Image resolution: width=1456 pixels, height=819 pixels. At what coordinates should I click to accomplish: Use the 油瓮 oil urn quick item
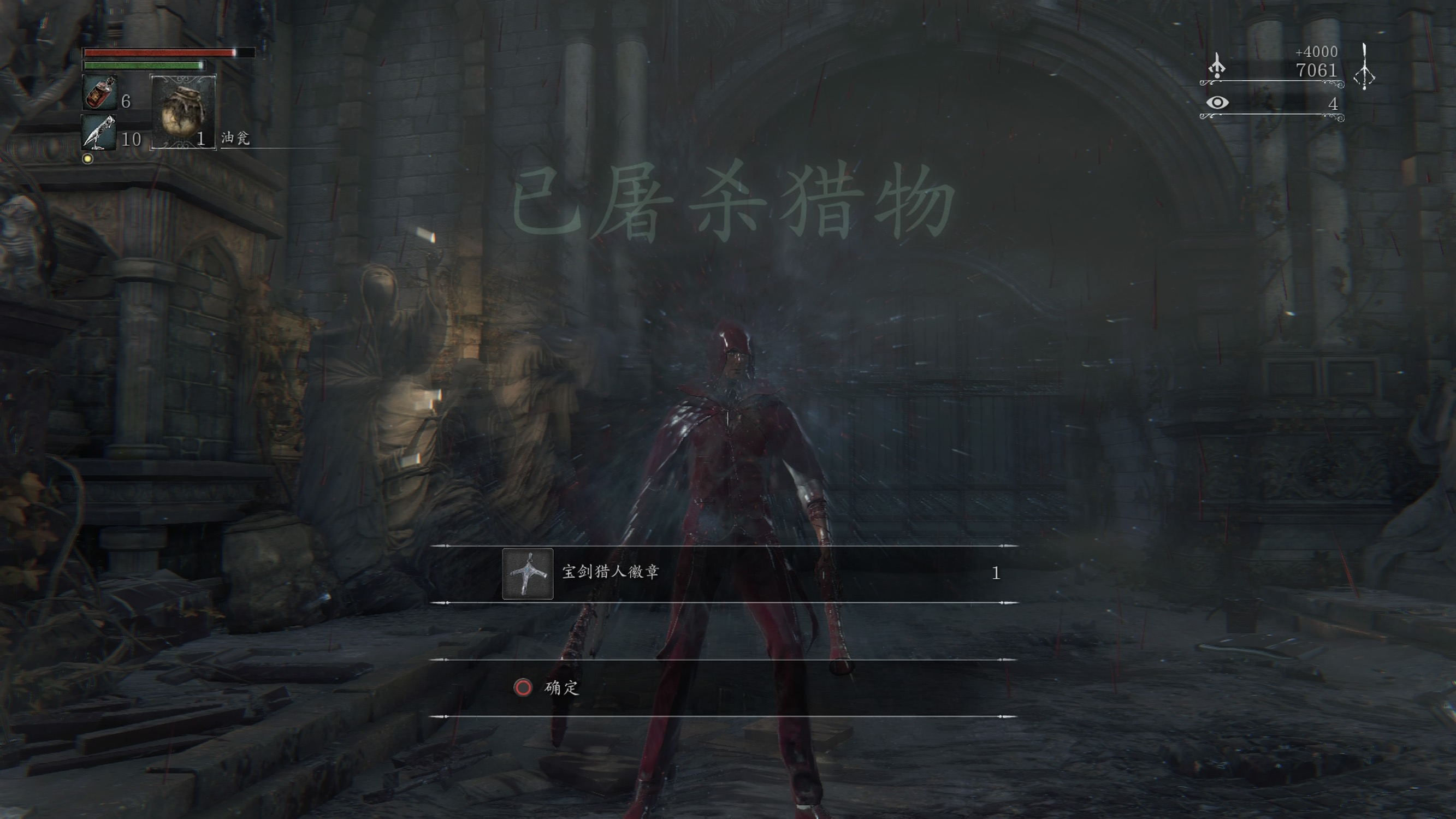coord(183,111)
